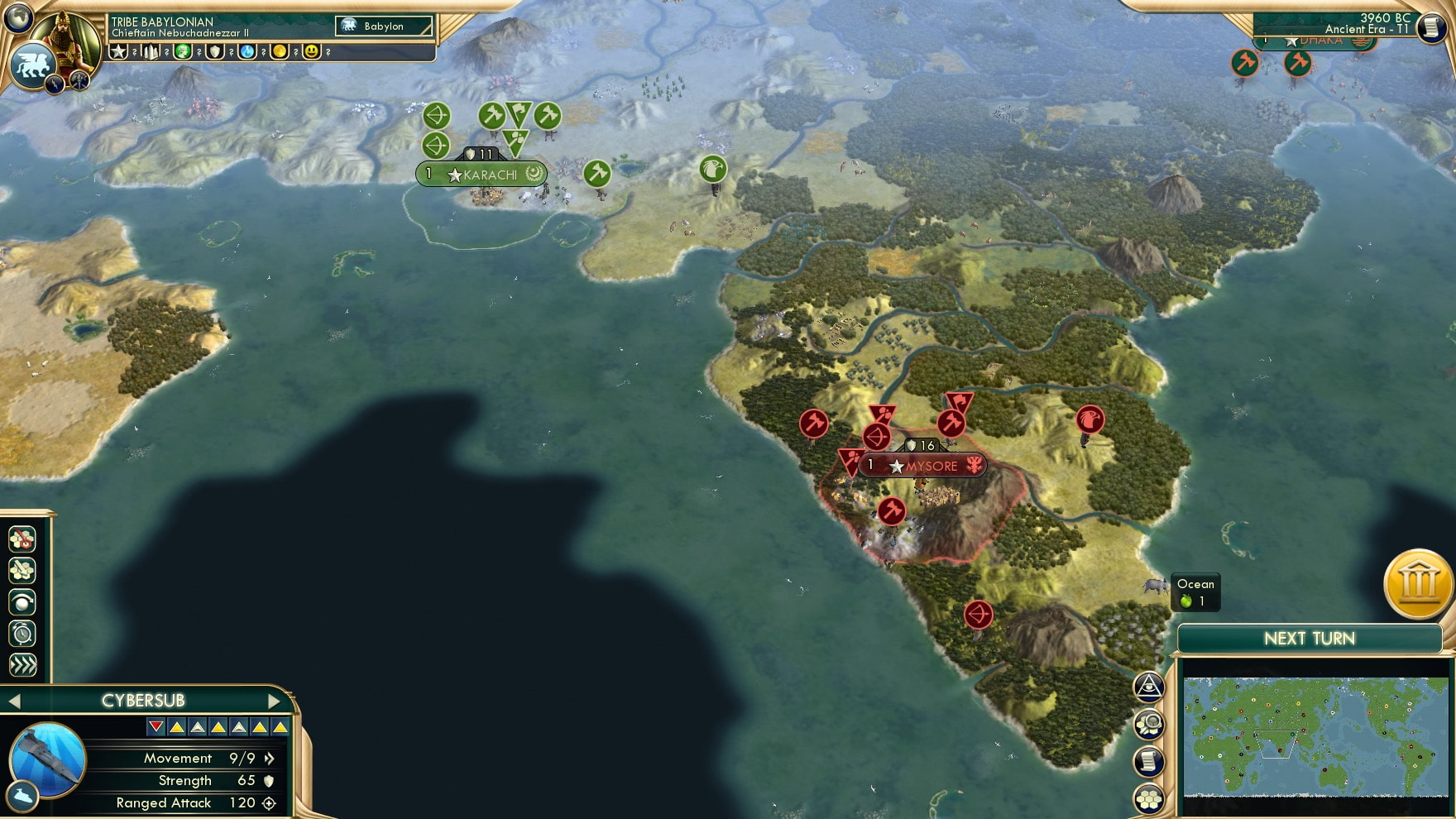Image resolution: width=1456 pixels, height=819 pixels.
Task: Click the globe rotate icon in the left sidebar
Action: point(22,601)
